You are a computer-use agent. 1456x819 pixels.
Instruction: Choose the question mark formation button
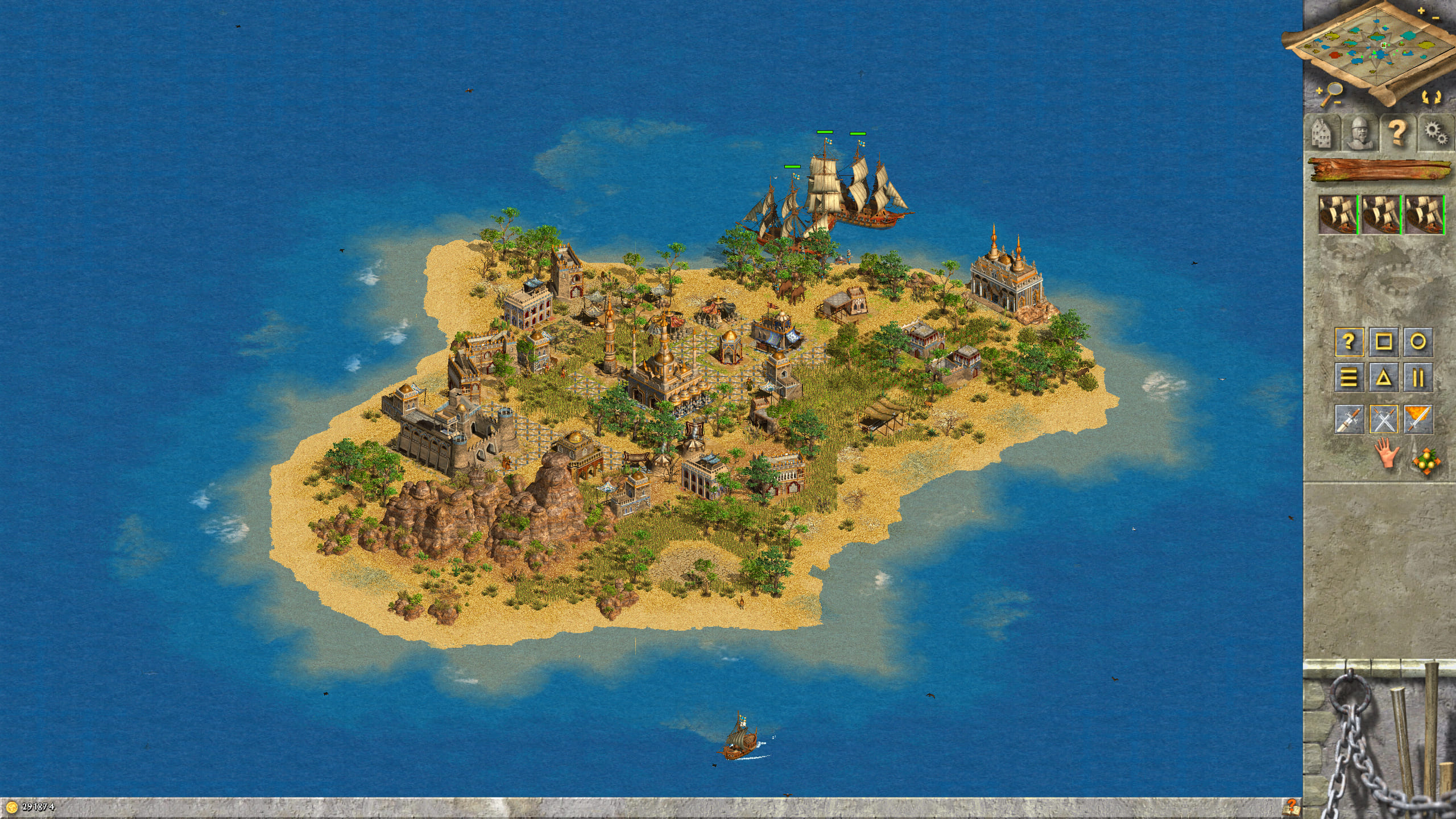point(1349,342)
